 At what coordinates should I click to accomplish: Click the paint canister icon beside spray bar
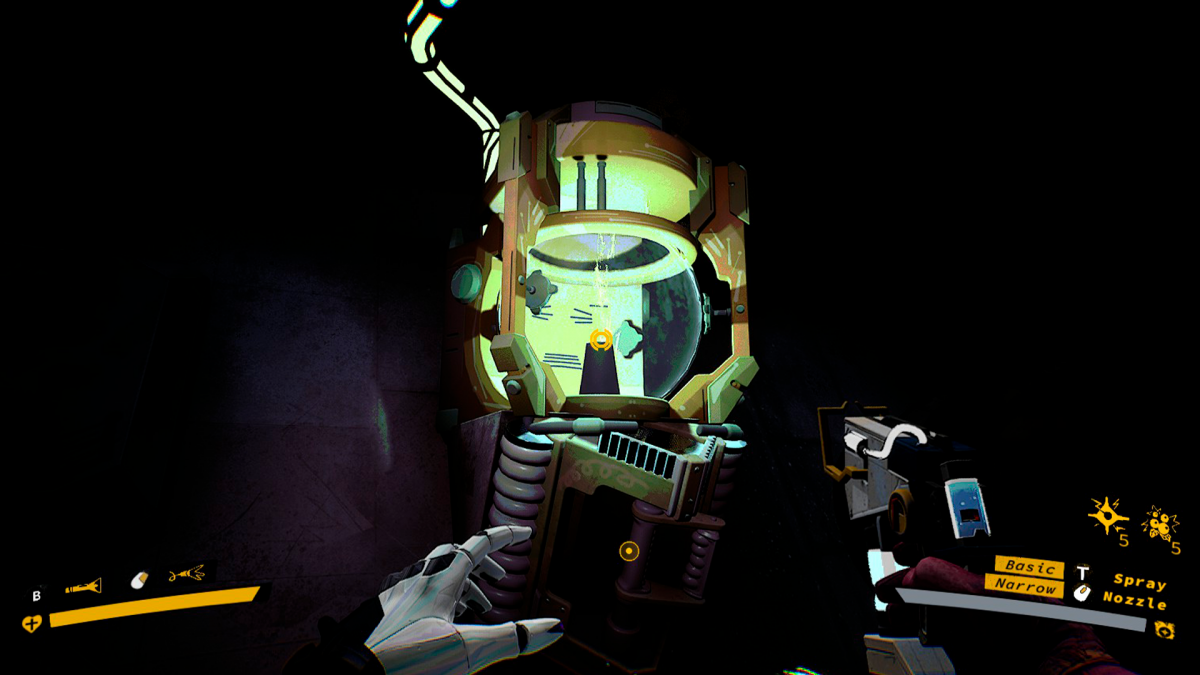click(1163, 629)
